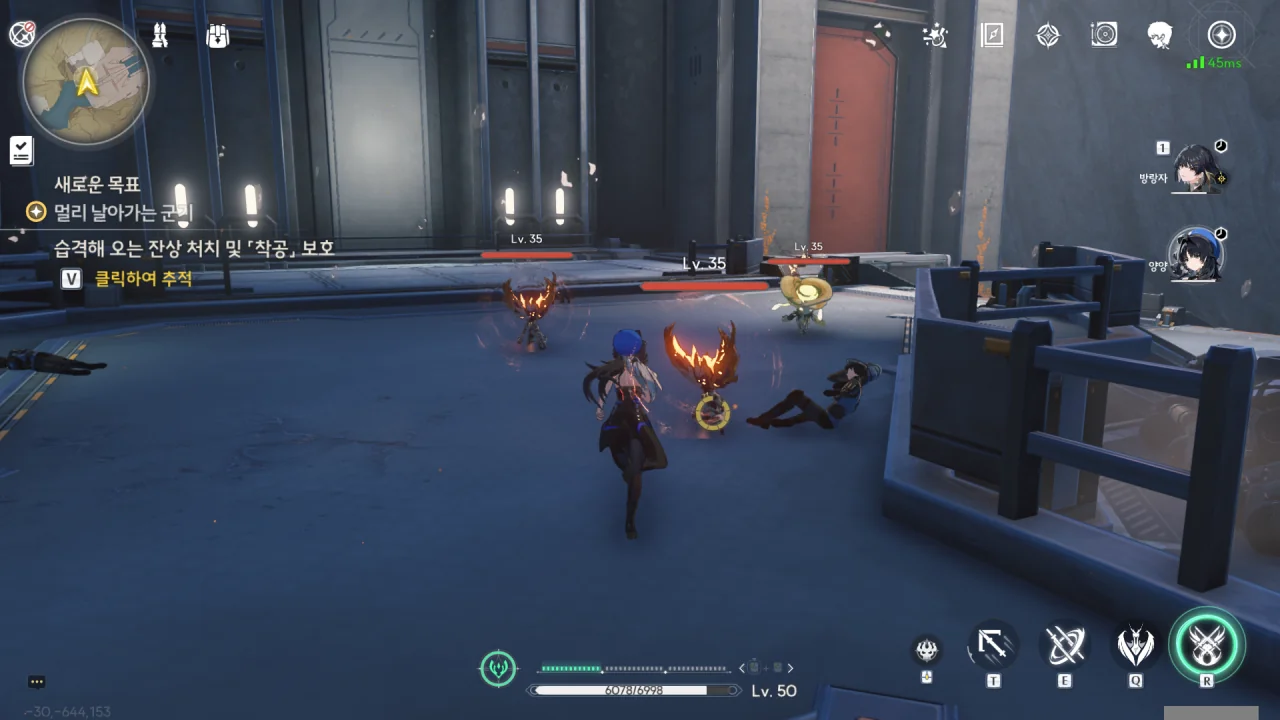Open the circular minimap

pyautogui.click(x=86, y=82)
